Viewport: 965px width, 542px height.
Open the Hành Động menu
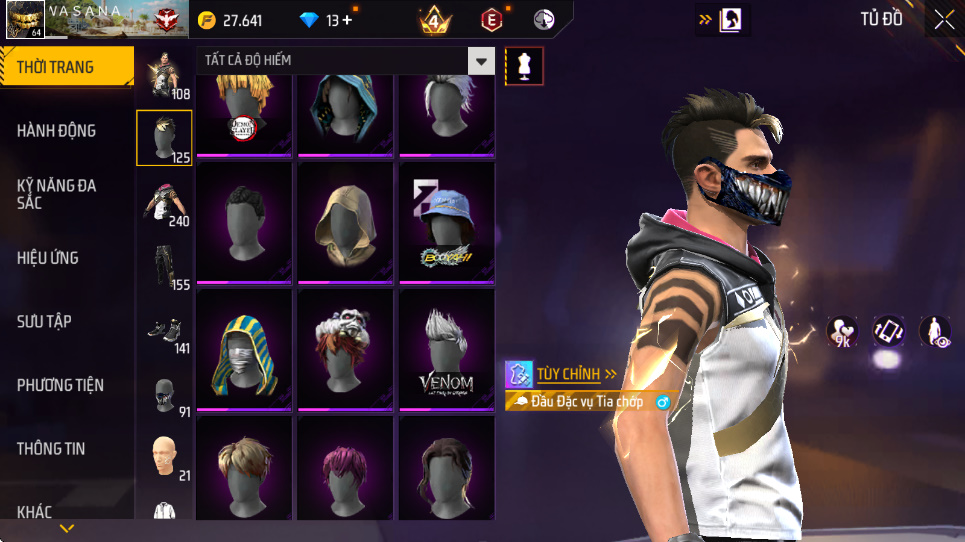pyautogui.click(x=57, y=130)
